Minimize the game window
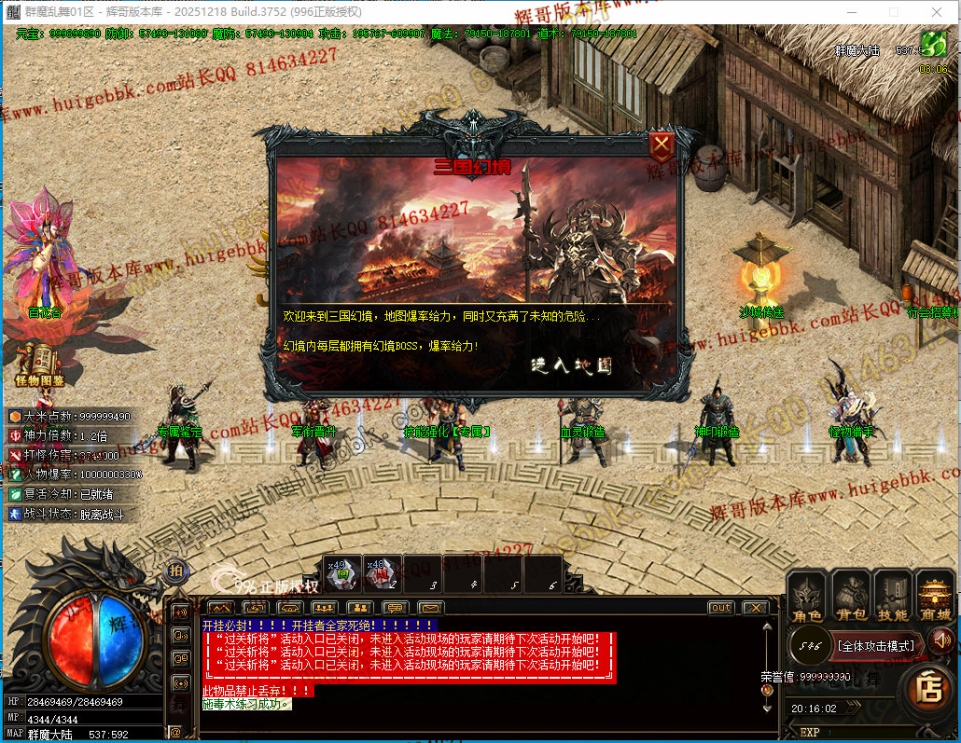The width and height of the screenshot is (961, 743). point(850,11)
